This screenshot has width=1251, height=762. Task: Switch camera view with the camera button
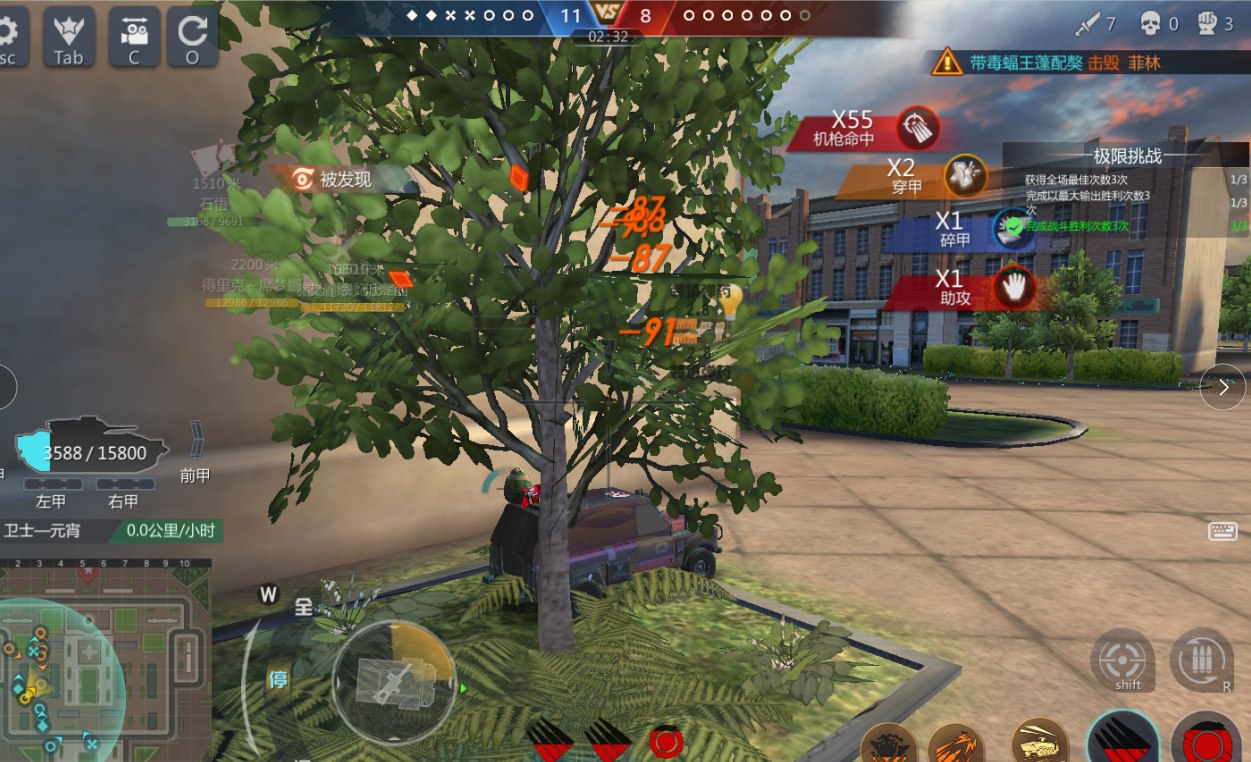point(134,36)
